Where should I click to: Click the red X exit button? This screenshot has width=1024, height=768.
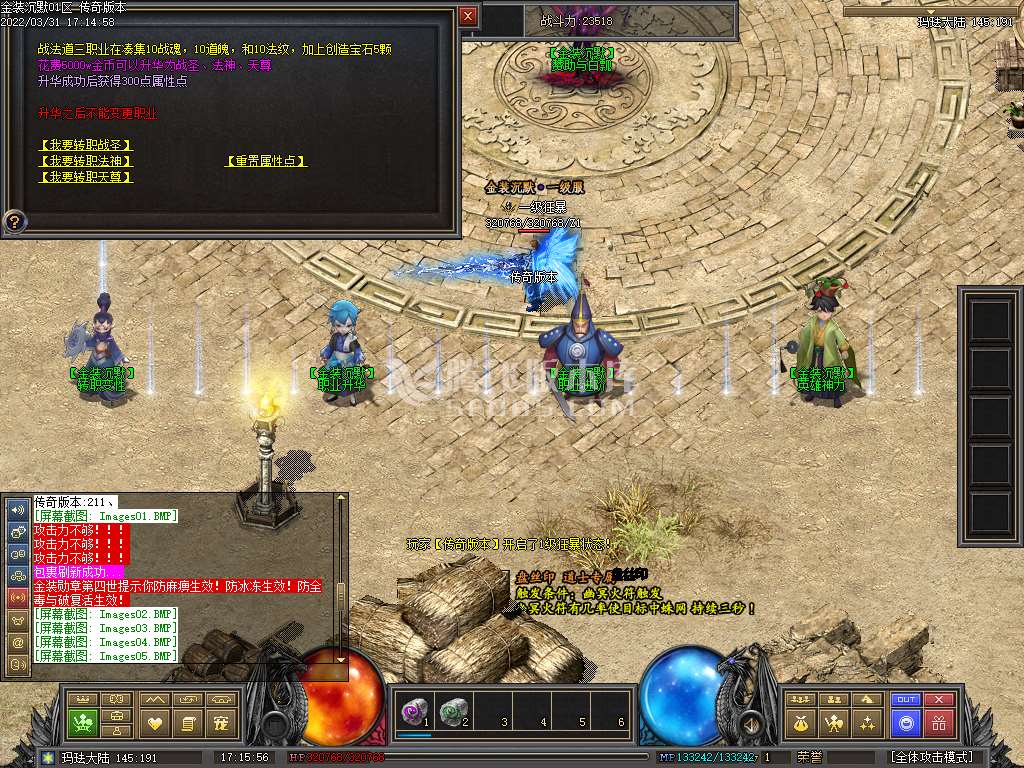tap(939, 699)
